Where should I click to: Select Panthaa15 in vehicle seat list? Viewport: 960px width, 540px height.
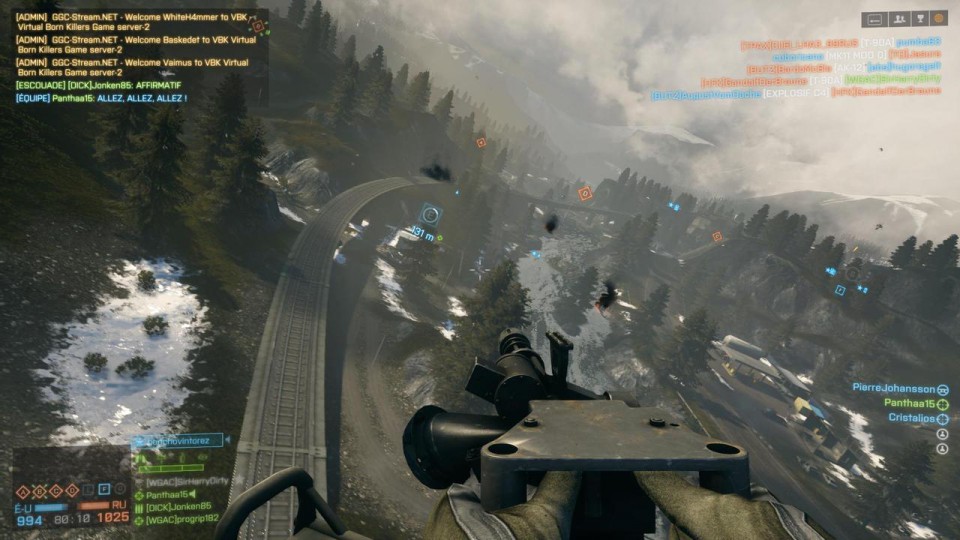coord(908,403)
